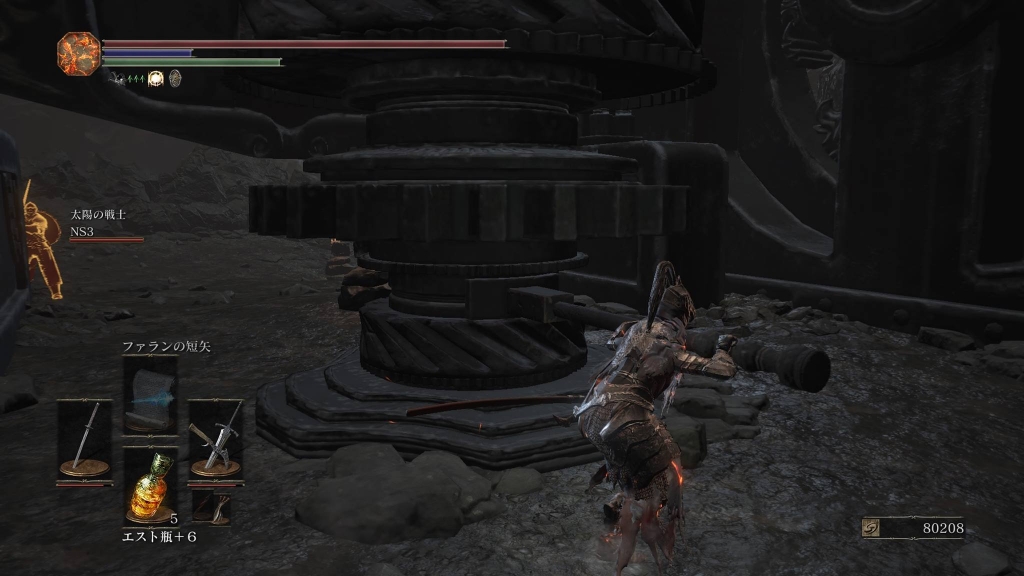This screenshot has width=1024, height=576.
Task: Click the green arrows stamina buff icon
Action: 135,78
